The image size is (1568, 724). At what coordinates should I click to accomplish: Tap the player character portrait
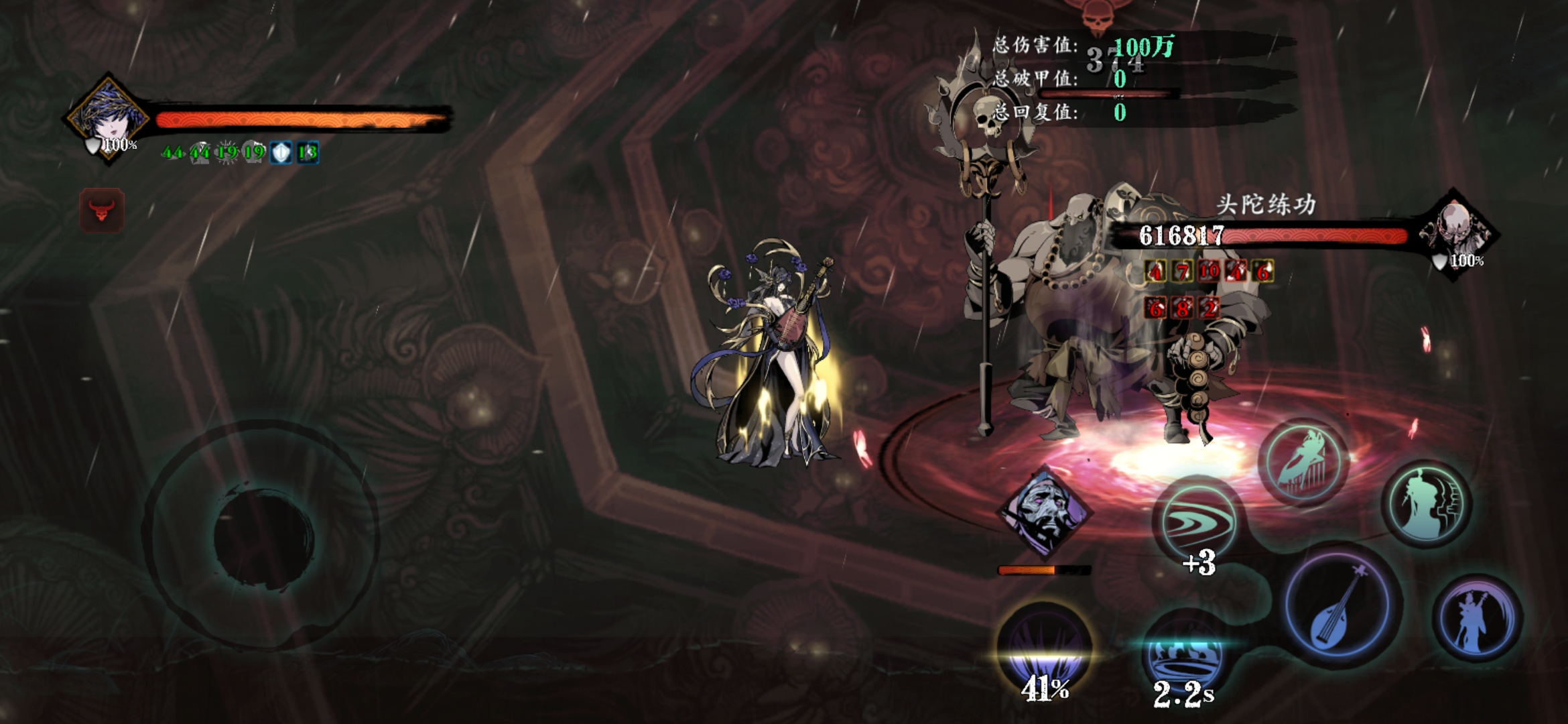point(107,118)
